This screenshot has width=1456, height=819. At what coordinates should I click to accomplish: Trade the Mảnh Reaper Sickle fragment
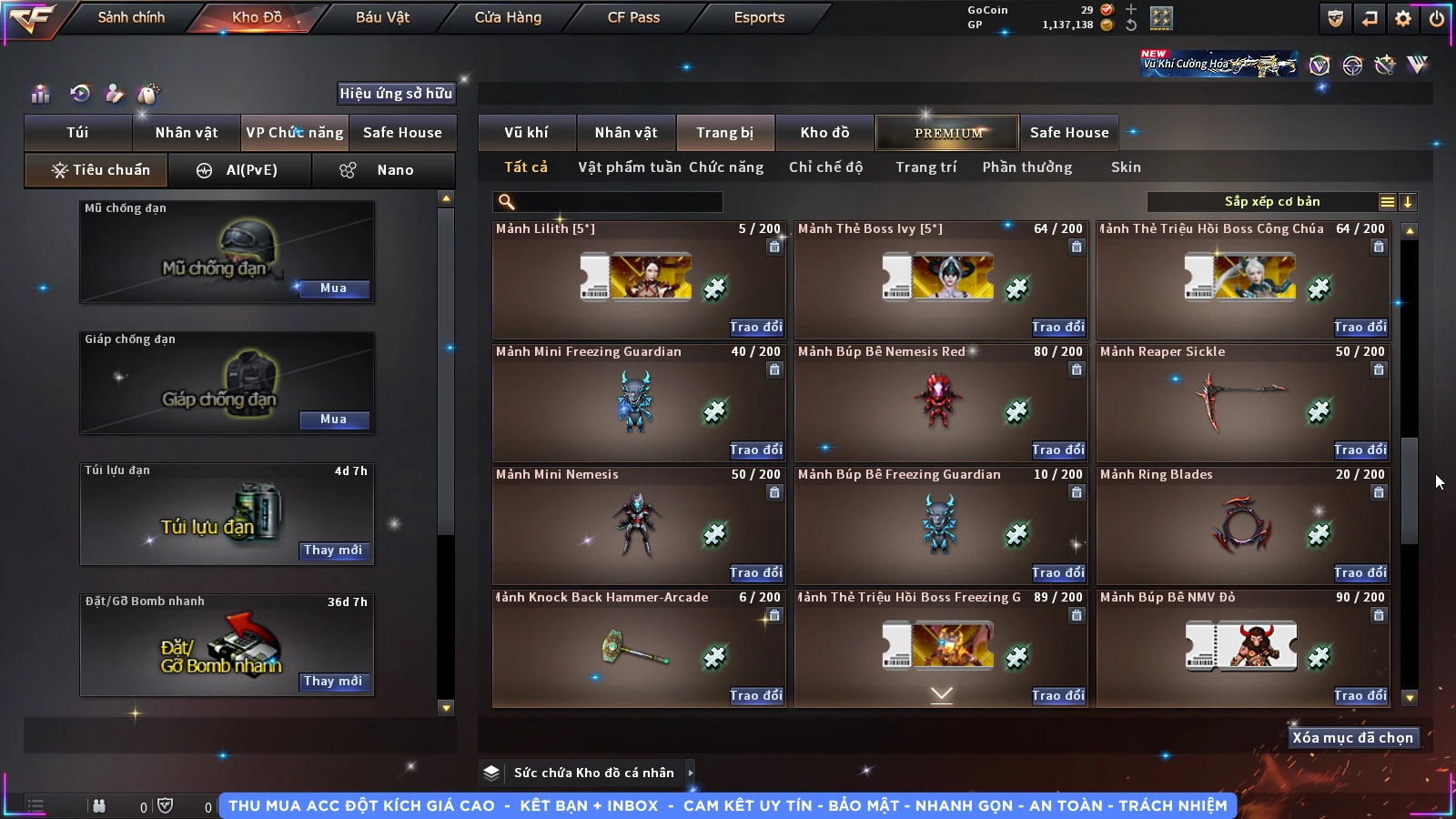[x=1360, y=450]
